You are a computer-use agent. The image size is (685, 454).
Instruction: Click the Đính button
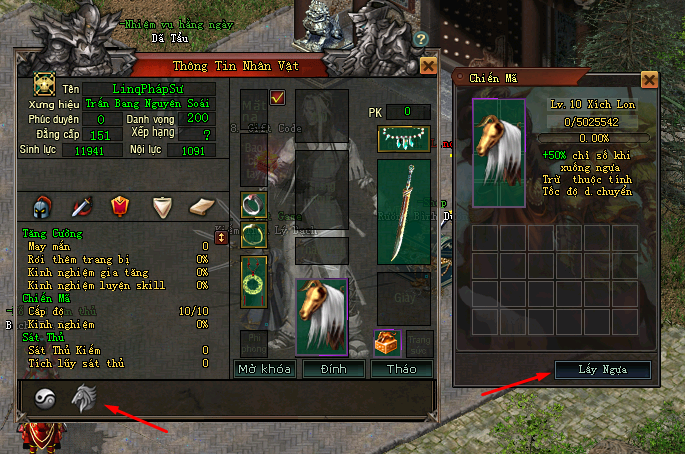pyautogui.click(x=333, y=369)
